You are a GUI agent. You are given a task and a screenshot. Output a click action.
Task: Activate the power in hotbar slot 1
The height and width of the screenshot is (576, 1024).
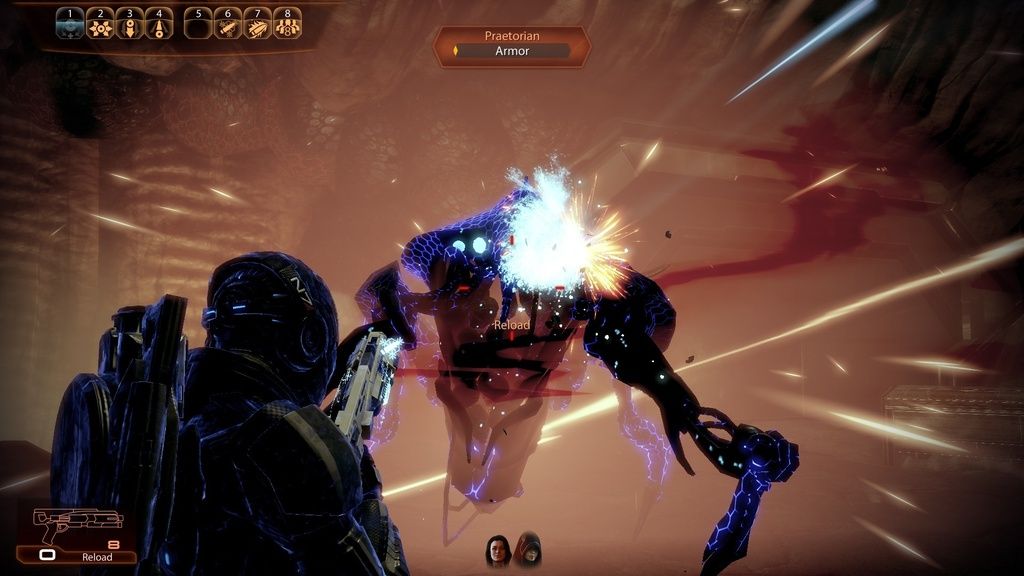pyautogui.click(x=70, y=24)
